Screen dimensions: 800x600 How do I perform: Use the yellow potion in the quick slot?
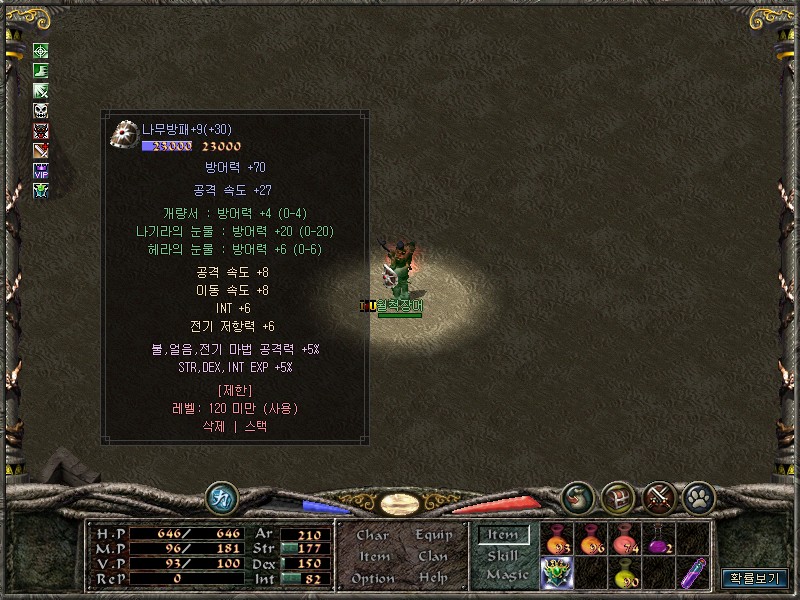[626, 573]
